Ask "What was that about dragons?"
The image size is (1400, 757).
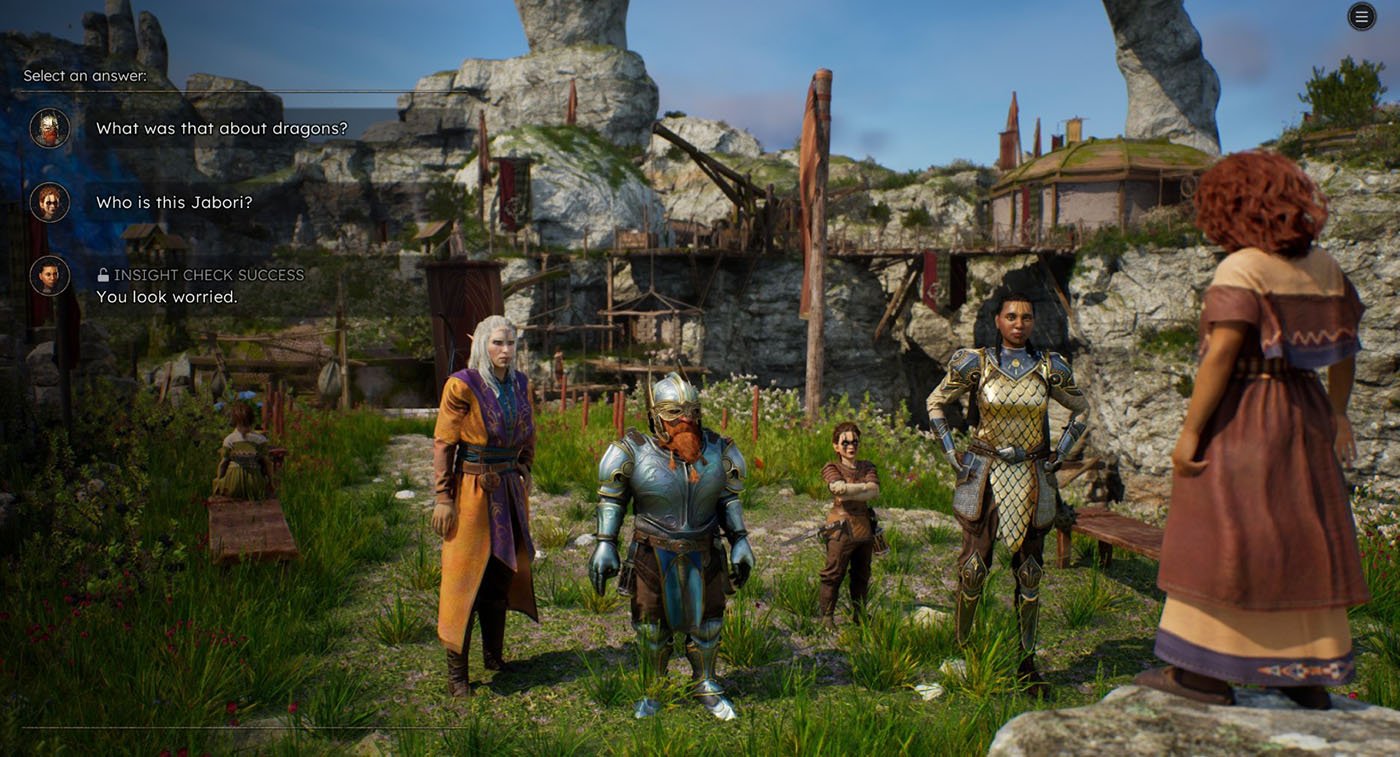pos(221,128)
